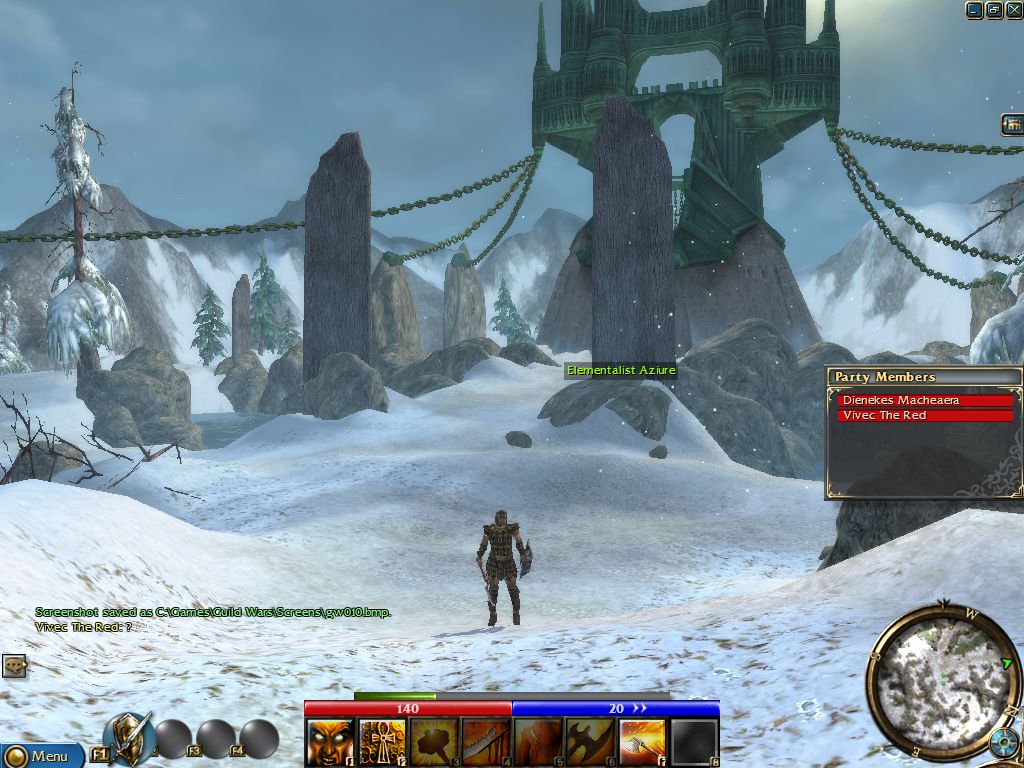Activate the curved blade skill
This screenshot has width=1024, height=768.
pos(486,742)
